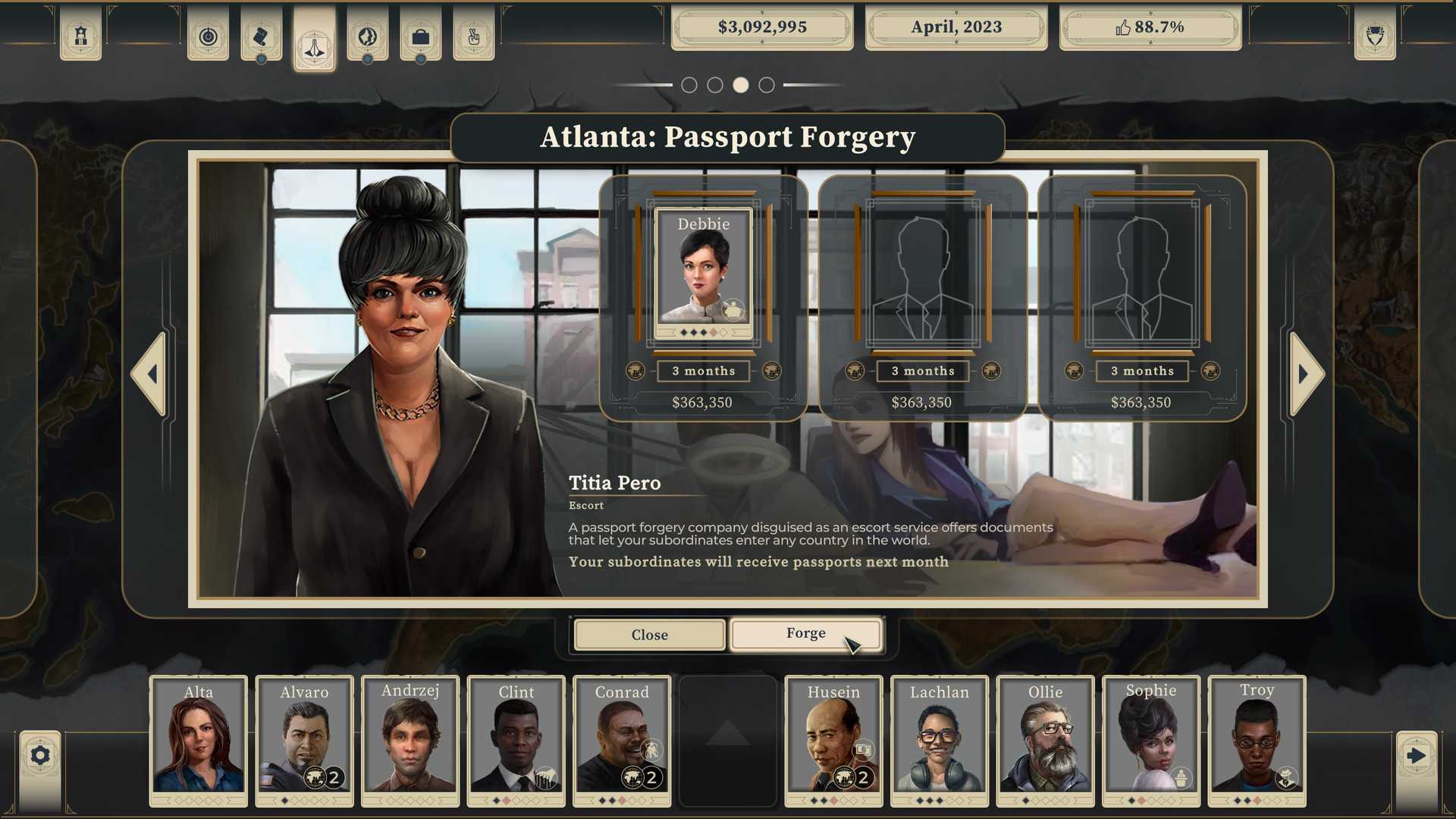Click the crossed-fingers luck icon
Image resolution: width=1456 pixels, height=819 pixels.
(473, 35)
